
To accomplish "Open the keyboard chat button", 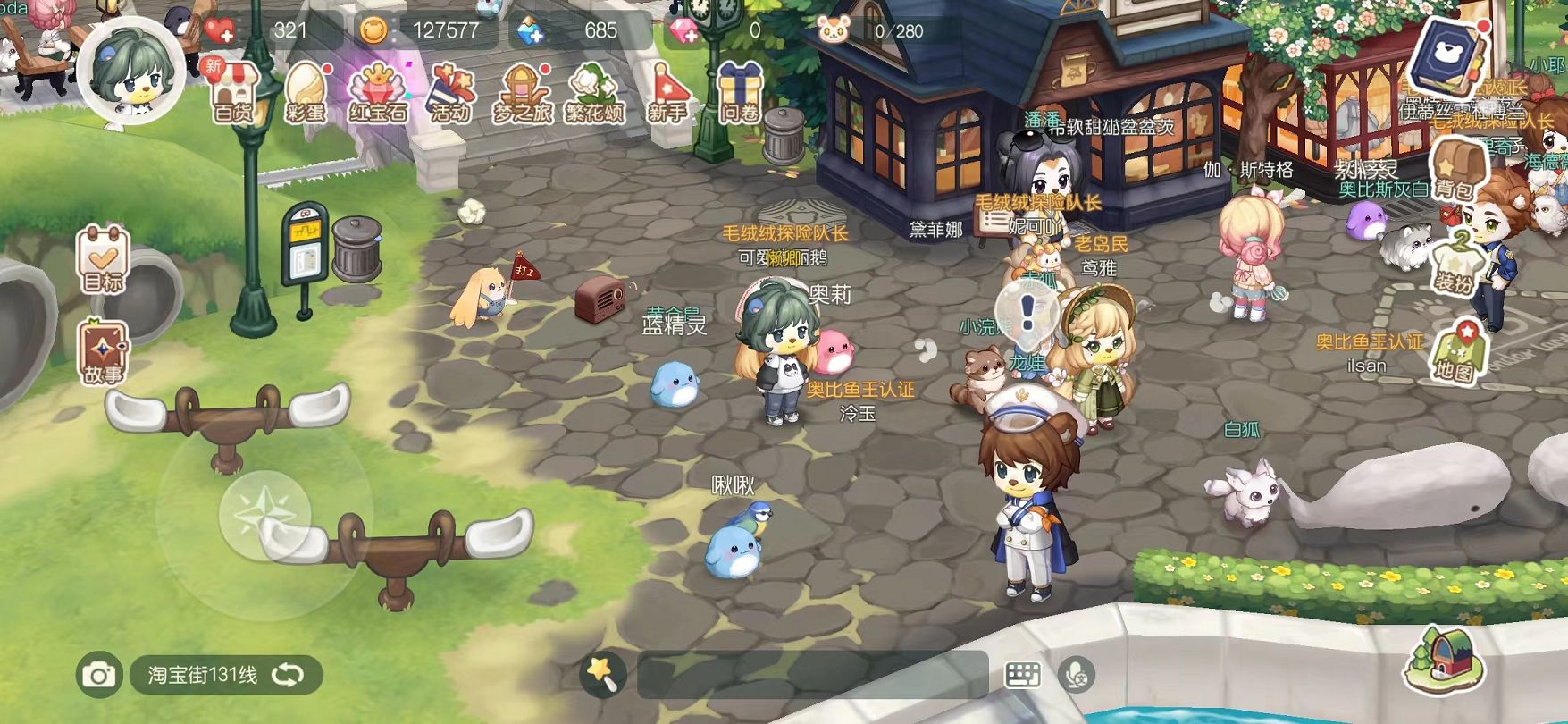I will point(1022,675).
